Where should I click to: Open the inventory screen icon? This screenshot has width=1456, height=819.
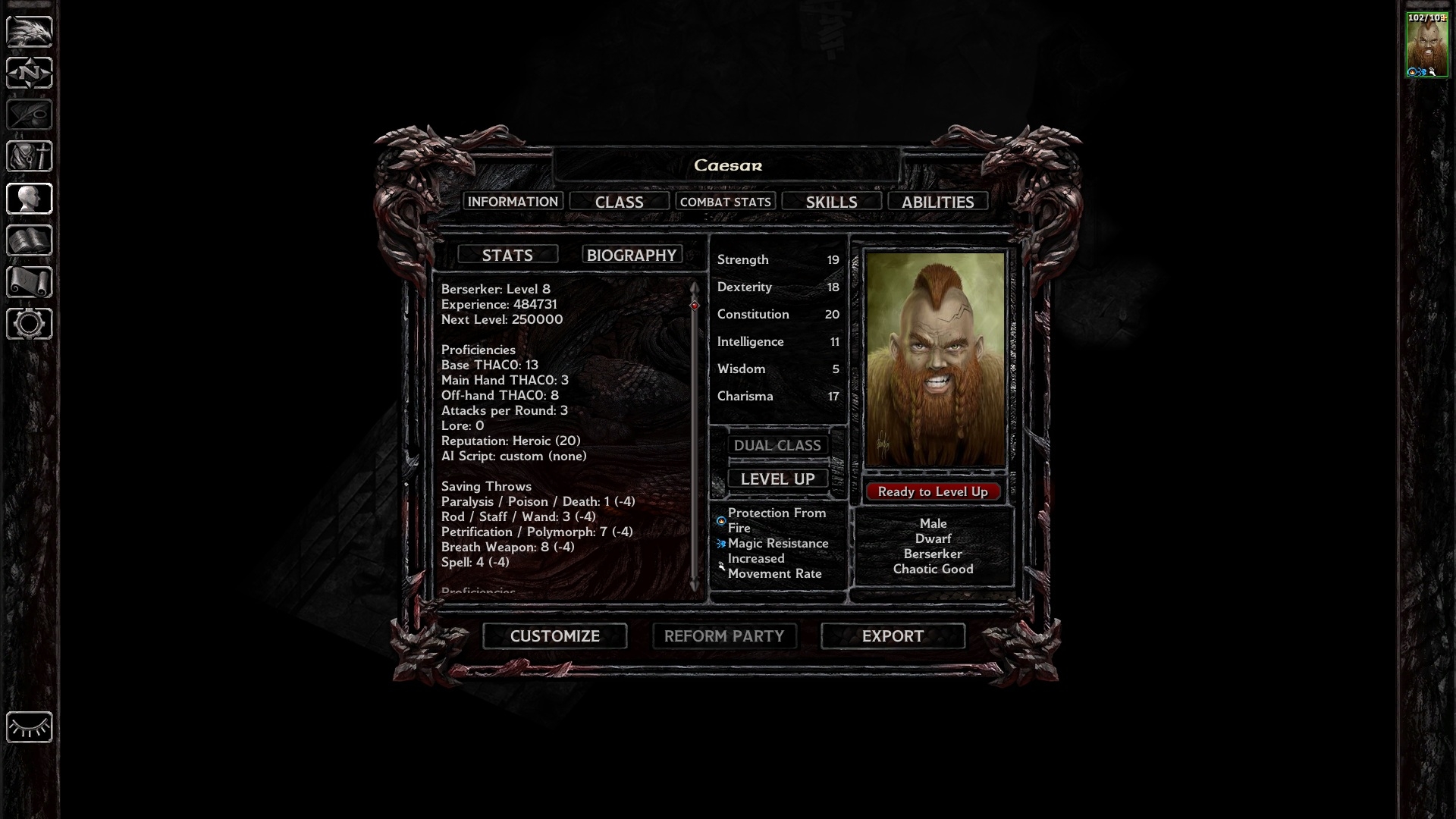click(29, 156)
